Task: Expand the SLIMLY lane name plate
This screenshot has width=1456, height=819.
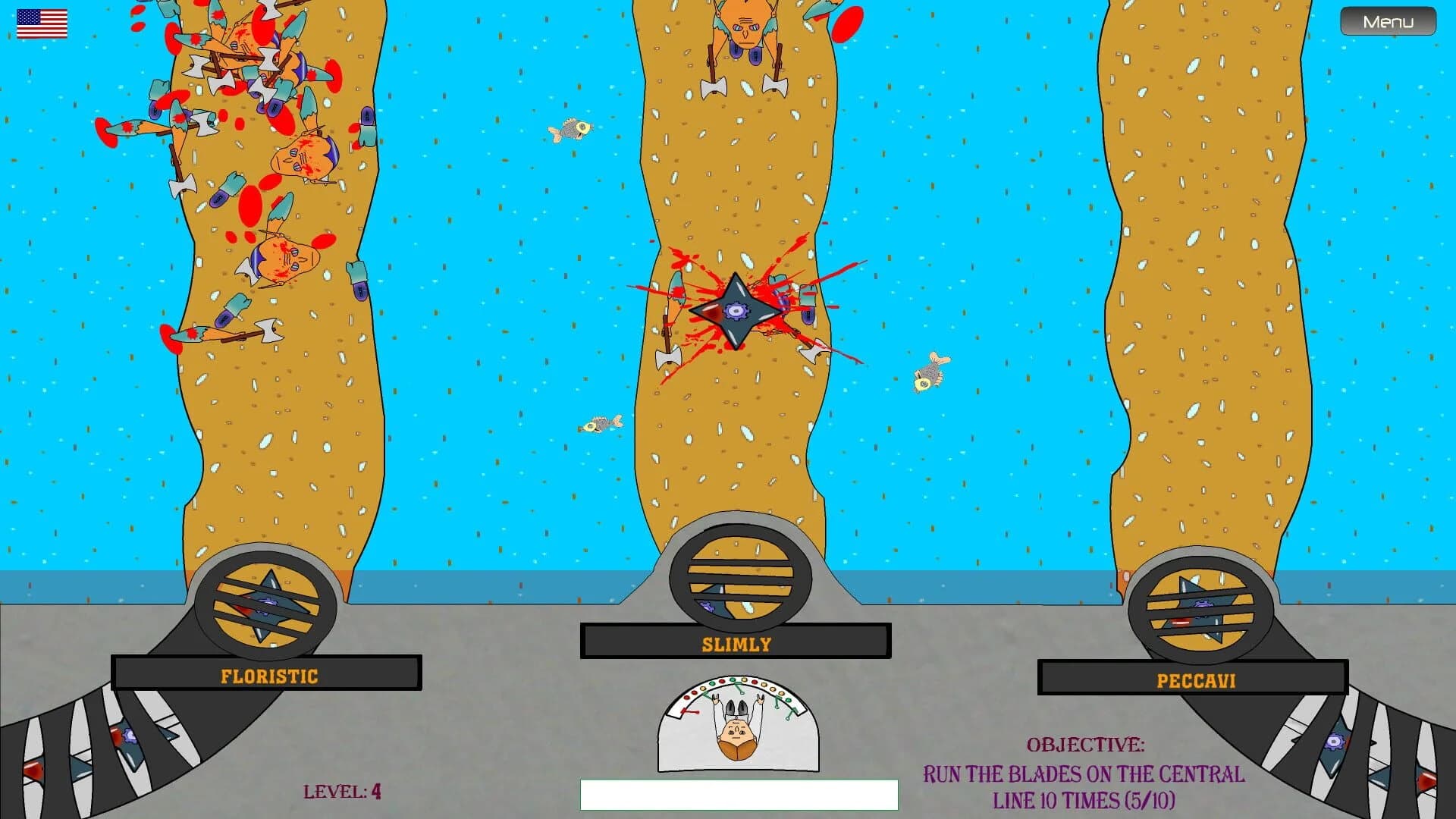Action: tap(734, 644)
